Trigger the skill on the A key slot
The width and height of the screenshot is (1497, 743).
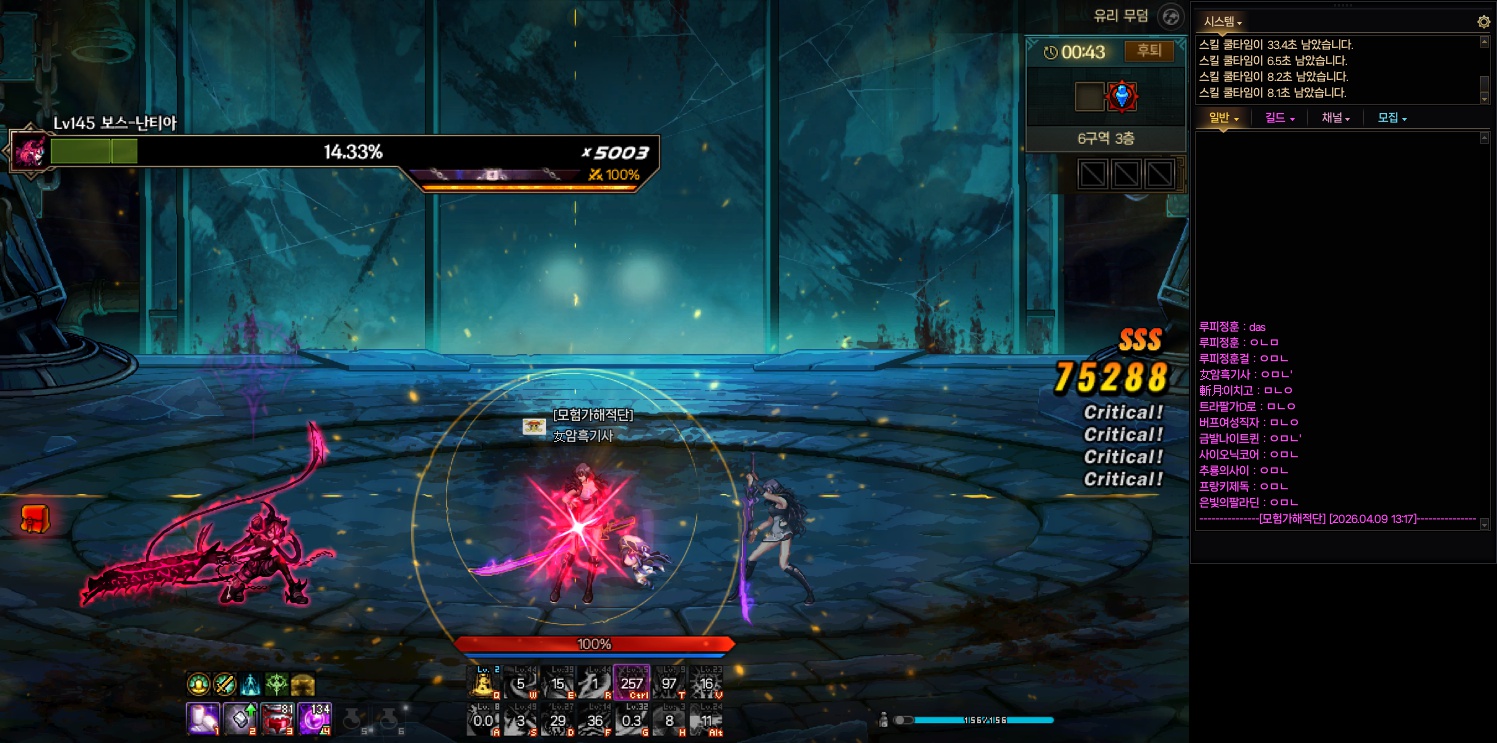coord(485,719)
